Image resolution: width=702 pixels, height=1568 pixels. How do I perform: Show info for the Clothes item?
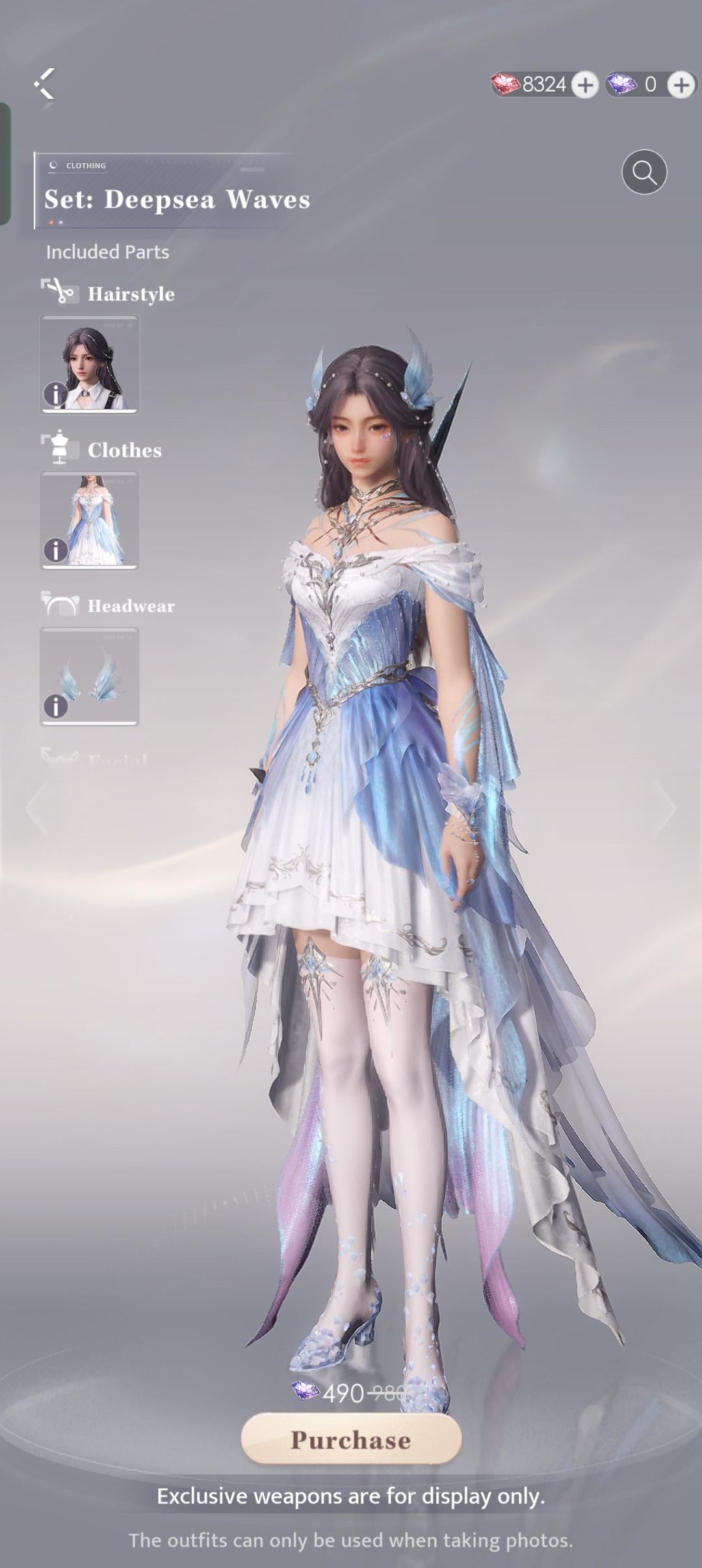tap(55, 550)
